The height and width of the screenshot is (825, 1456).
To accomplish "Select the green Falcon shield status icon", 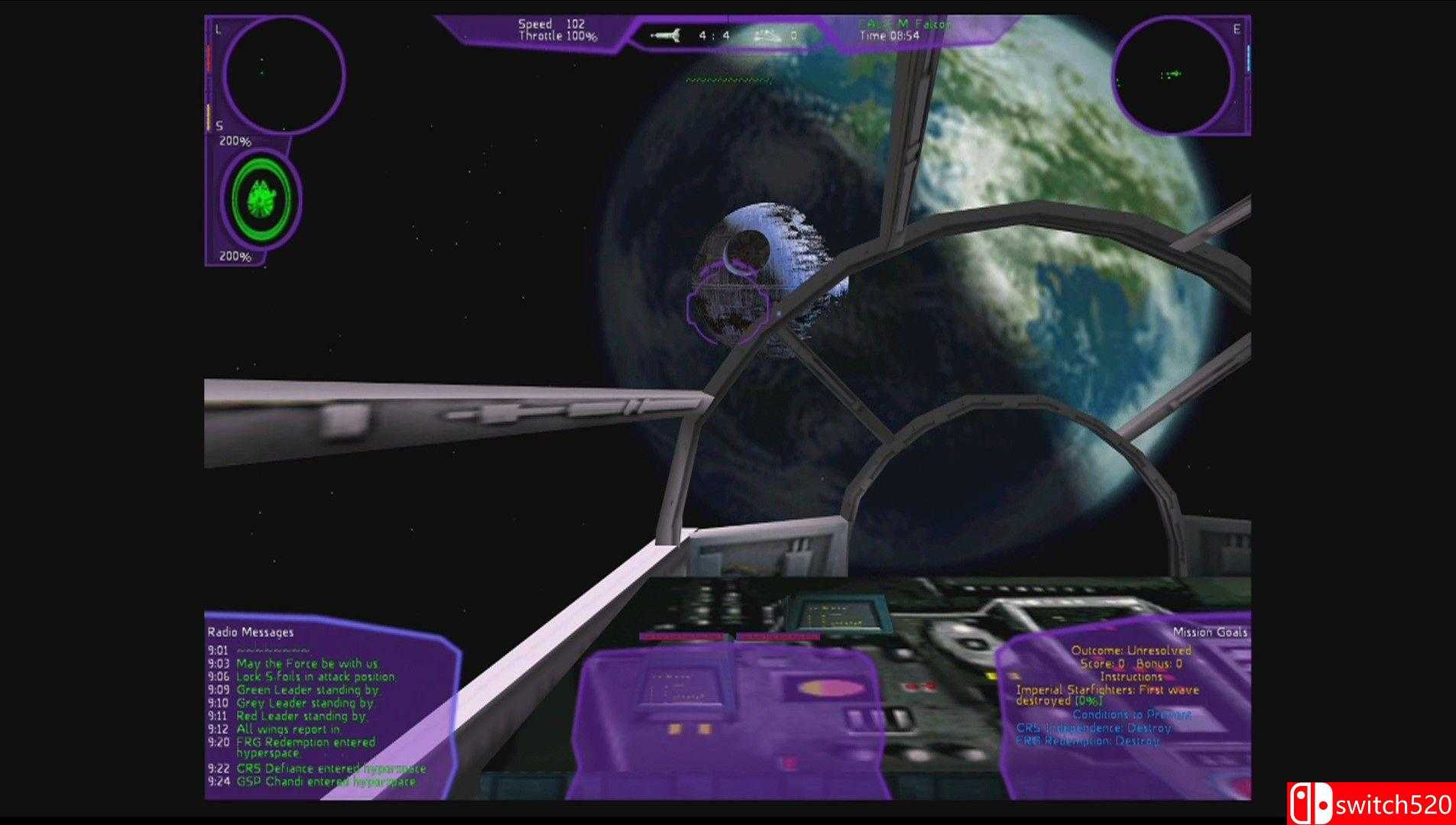I will pyautogui.click(x=261, y=199).
